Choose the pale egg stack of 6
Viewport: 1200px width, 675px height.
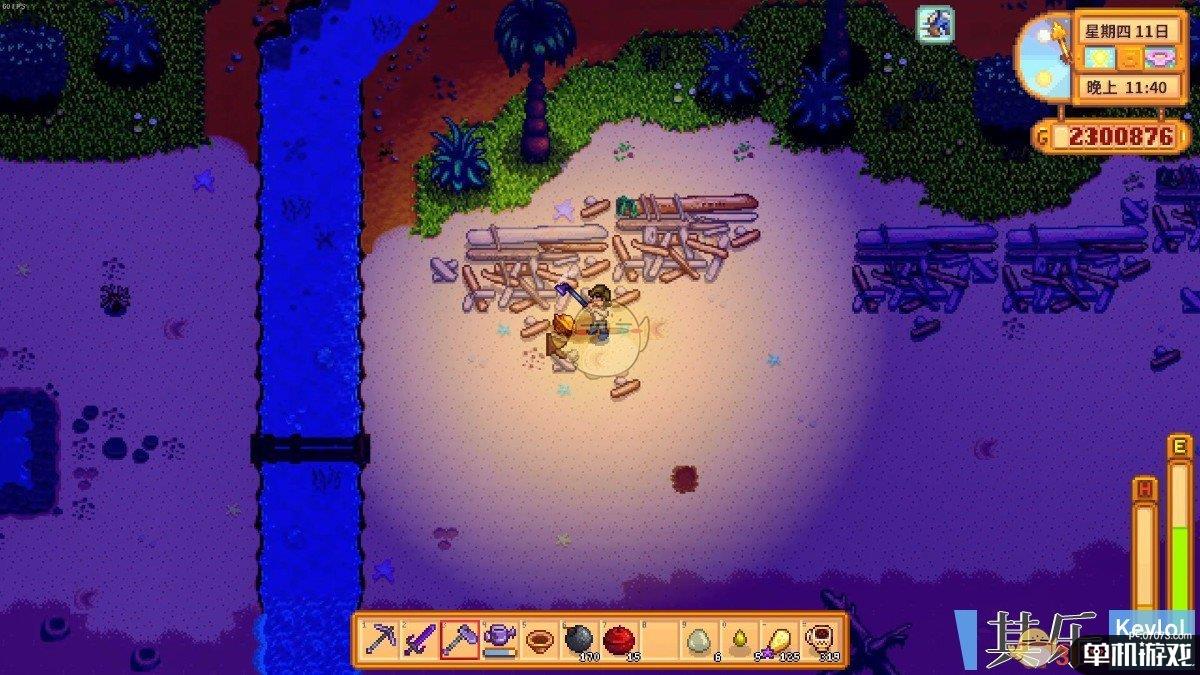coord(700,639)
